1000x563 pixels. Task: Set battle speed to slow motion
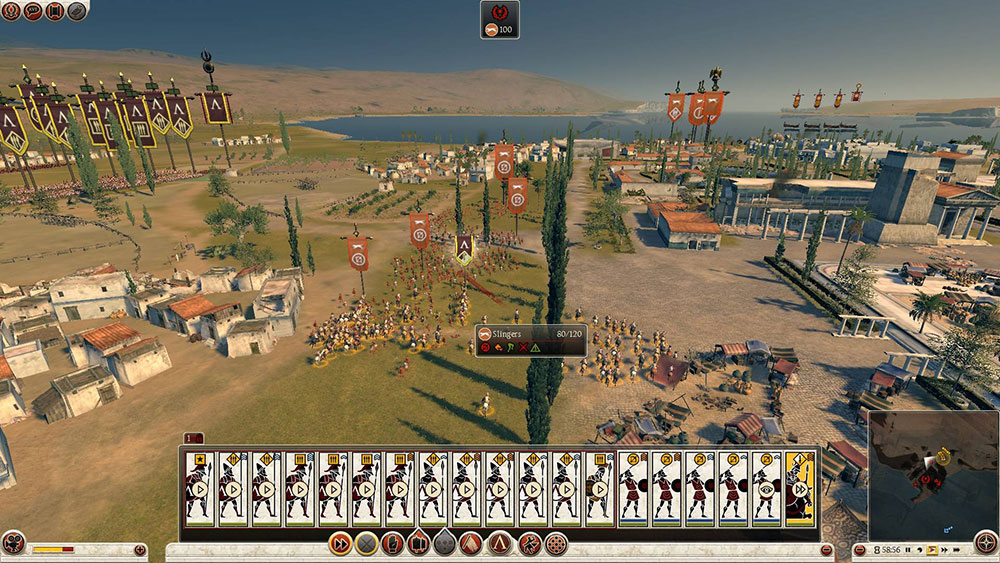point(919,550)
